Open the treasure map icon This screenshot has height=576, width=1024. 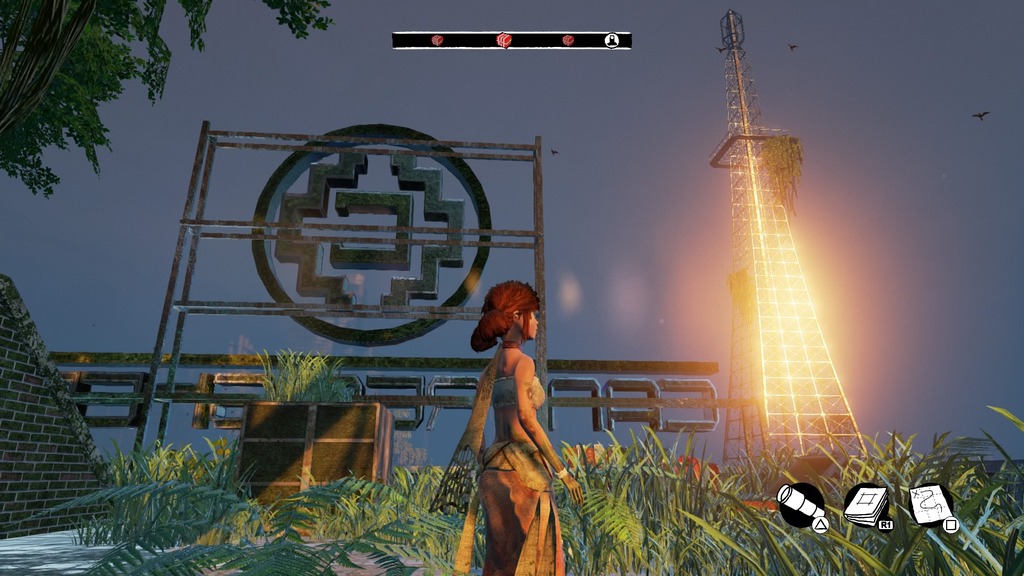pyautogui.click(x=933, y=505)
